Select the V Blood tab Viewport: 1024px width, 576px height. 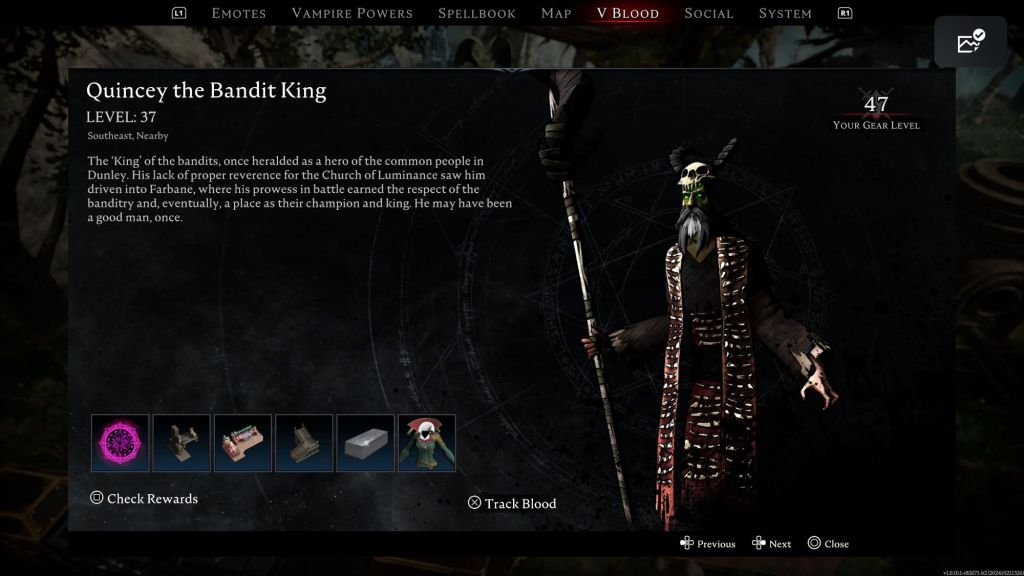click(x=627, y=13)
